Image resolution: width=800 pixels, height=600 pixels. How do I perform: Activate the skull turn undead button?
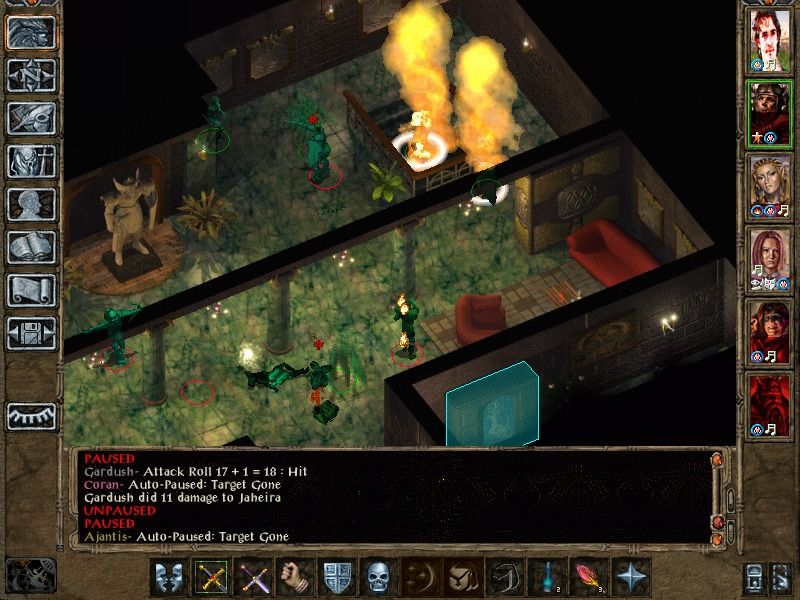click(379, 577)
